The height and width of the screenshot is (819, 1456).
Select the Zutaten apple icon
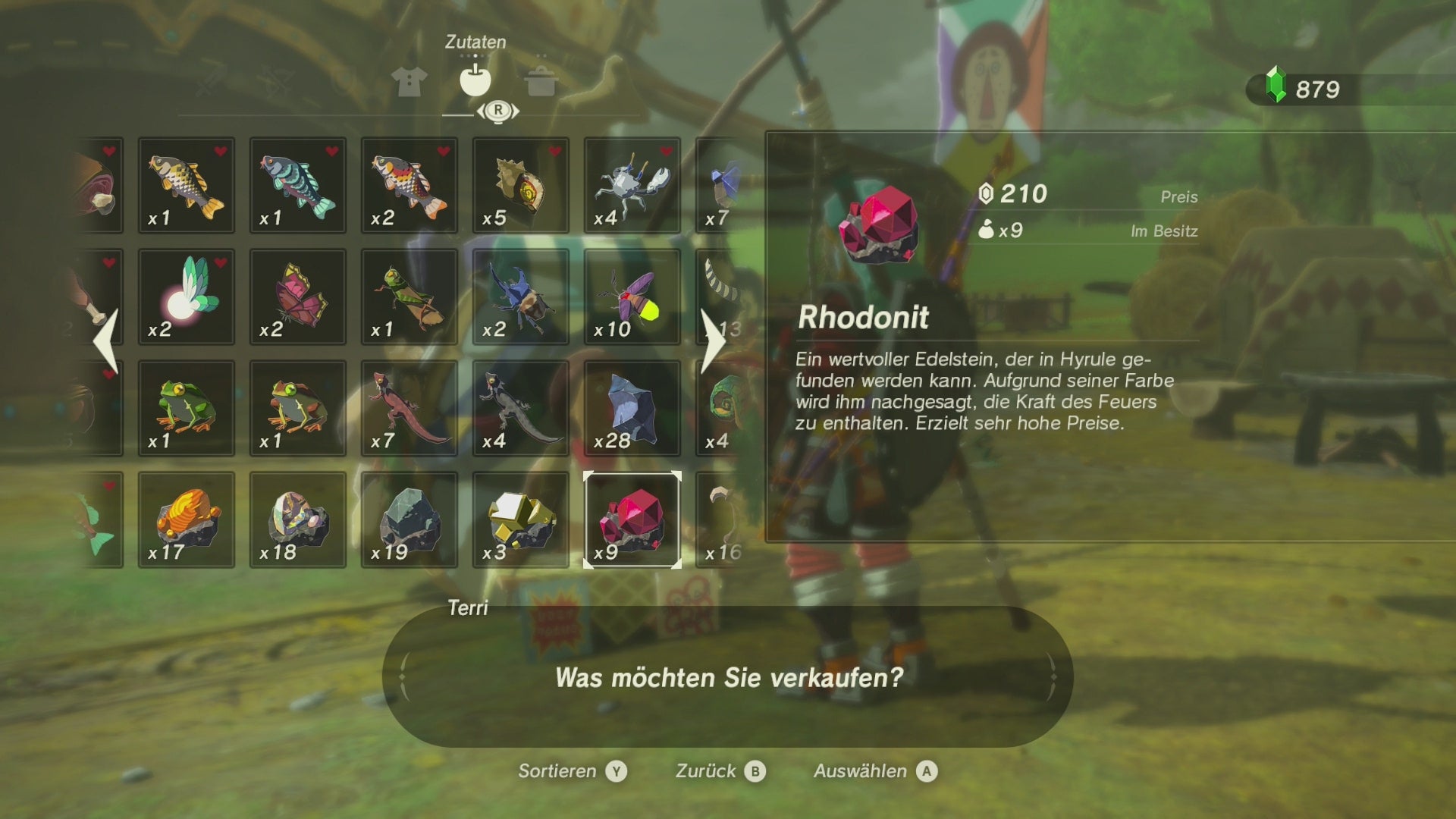click(476, 81)
